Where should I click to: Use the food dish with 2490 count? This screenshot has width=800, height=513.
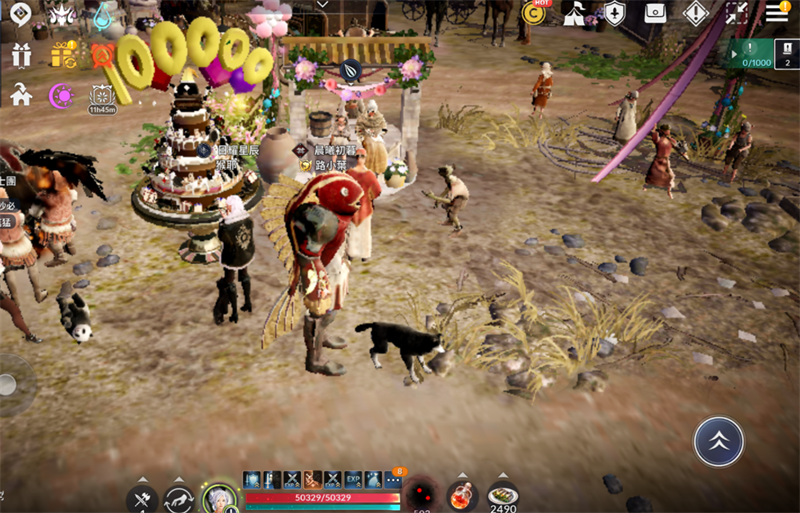502,496
